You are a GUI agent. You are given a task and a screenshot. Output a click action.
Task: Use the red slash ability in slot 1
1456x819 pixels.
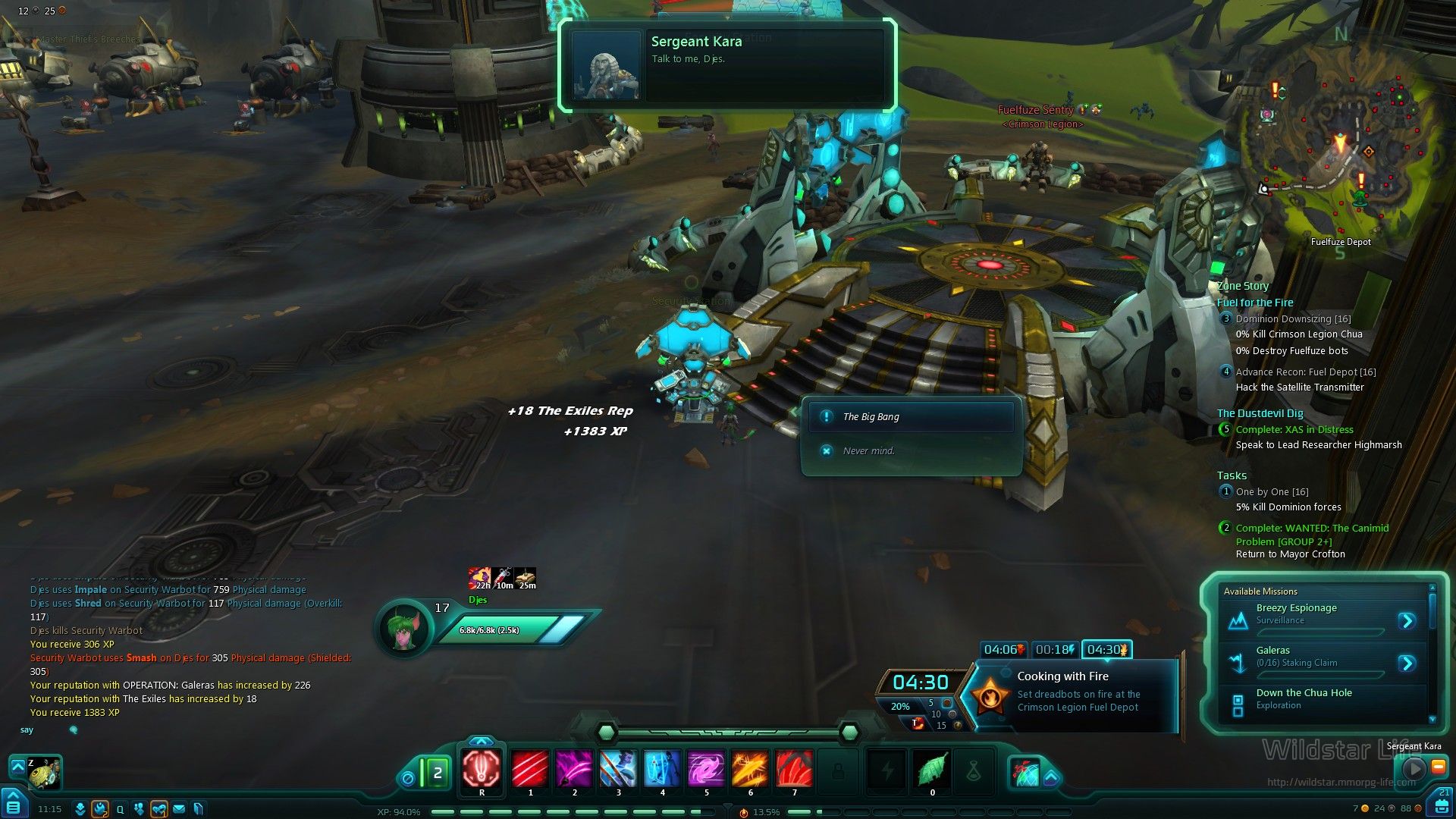pos(530,769)
